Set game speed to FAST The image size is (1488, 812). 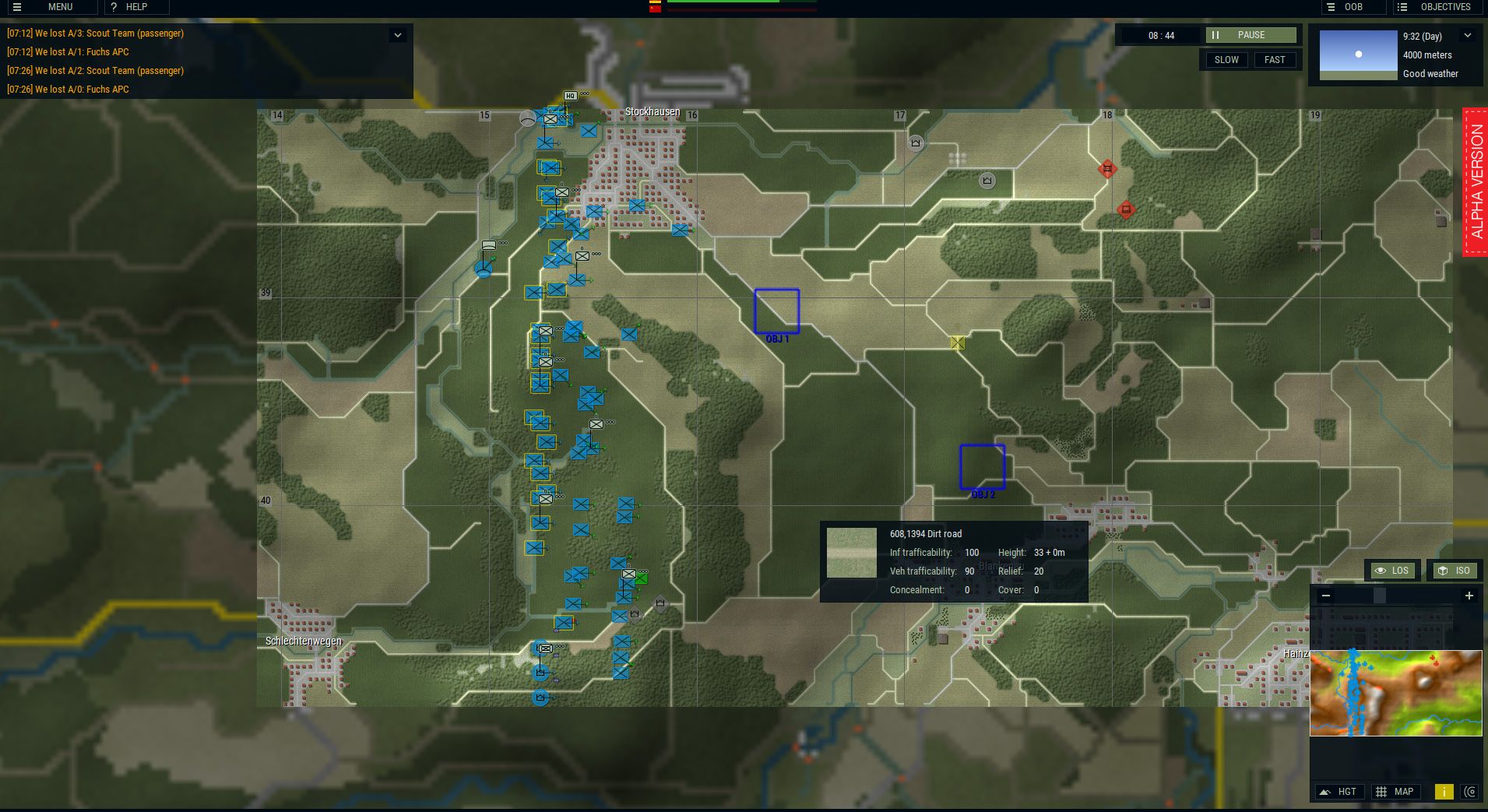point(1275,59)
